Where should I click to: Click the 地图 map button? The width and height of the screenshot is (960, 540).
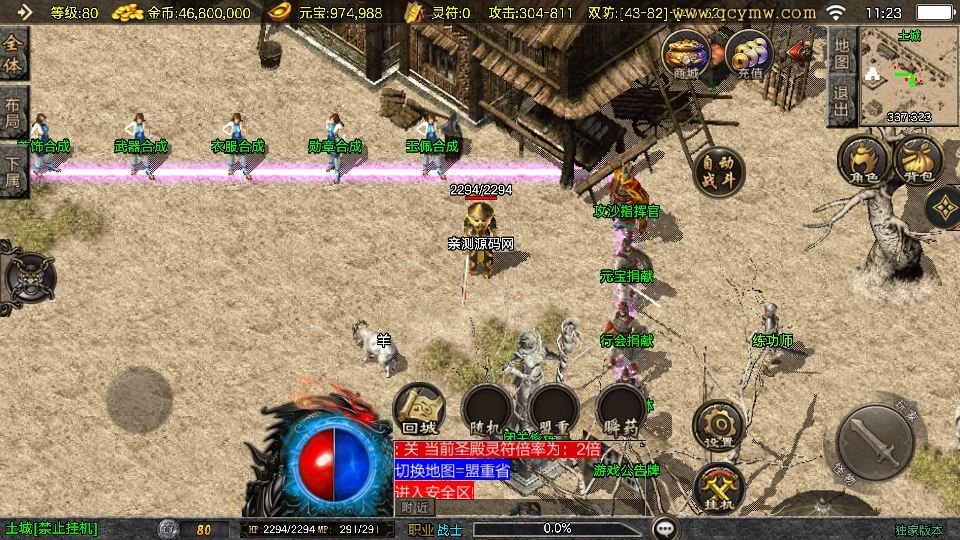click(841, 53)
